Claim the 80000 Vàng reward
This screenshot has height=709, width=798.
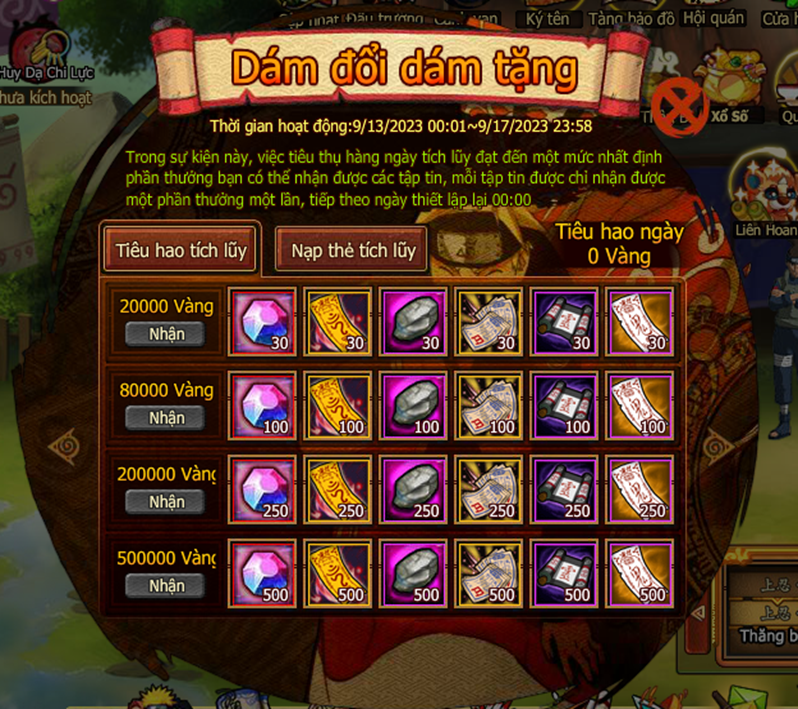166,417
